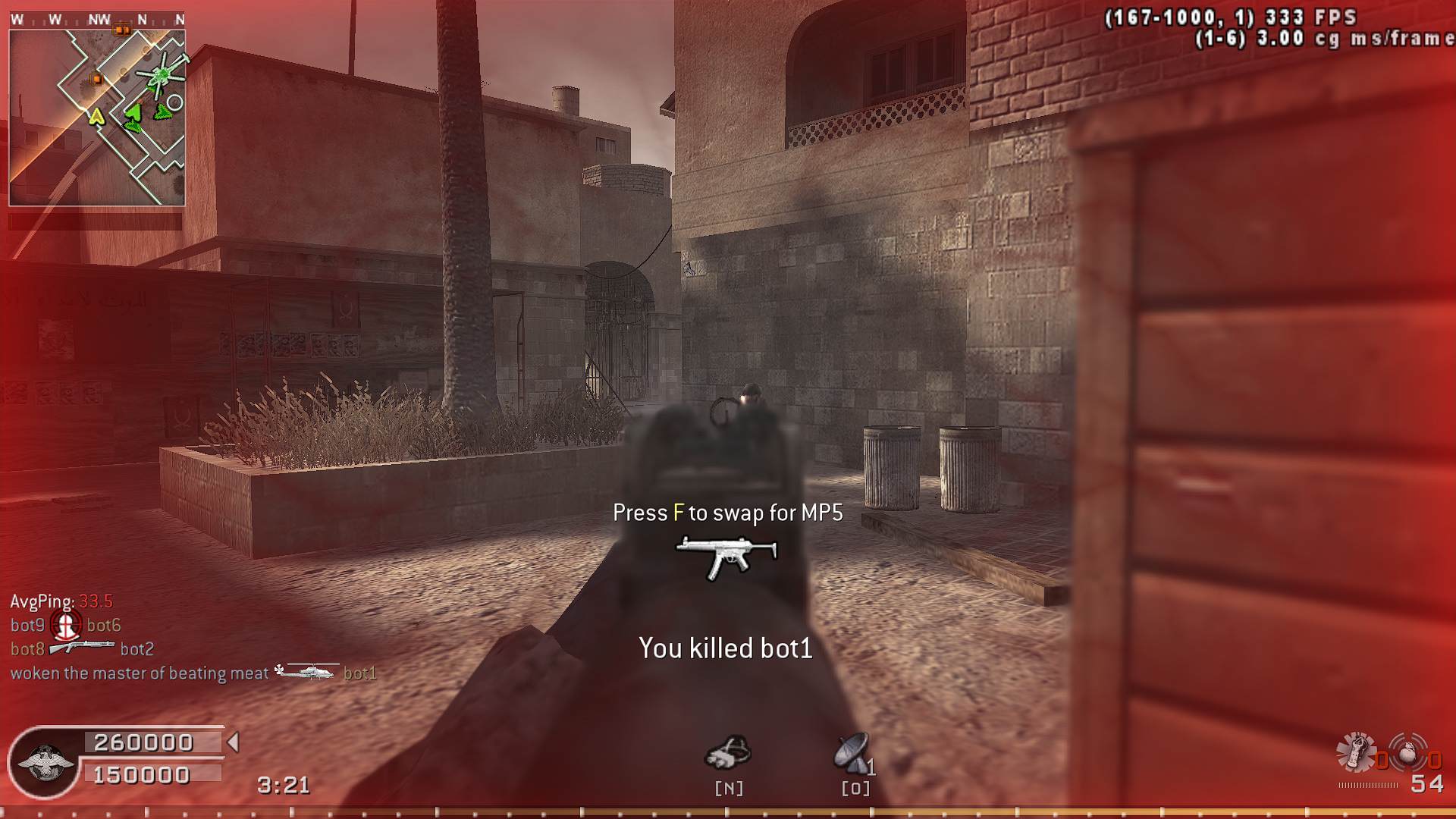Select the headshot icon in killfeed

click(x=66, y=625)
